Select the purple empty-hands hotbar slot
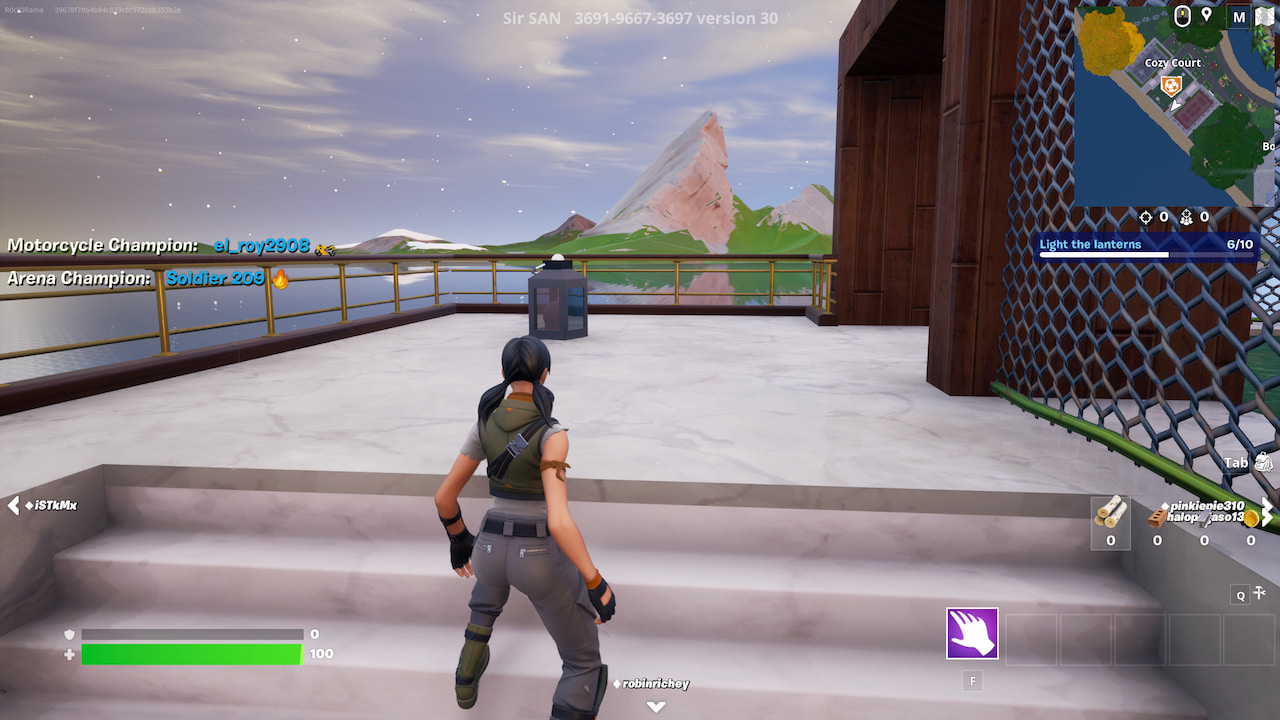The width and height of the screenshot is (1280, 720). (972, 633)
